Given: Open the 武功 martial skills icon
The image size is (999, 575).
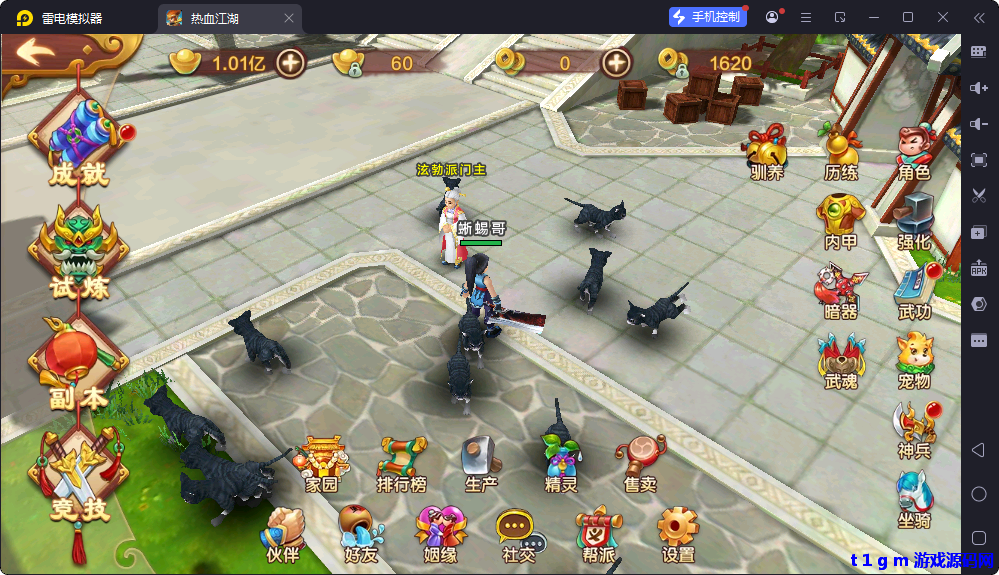Looking at the screenshot, I should 914,292.
